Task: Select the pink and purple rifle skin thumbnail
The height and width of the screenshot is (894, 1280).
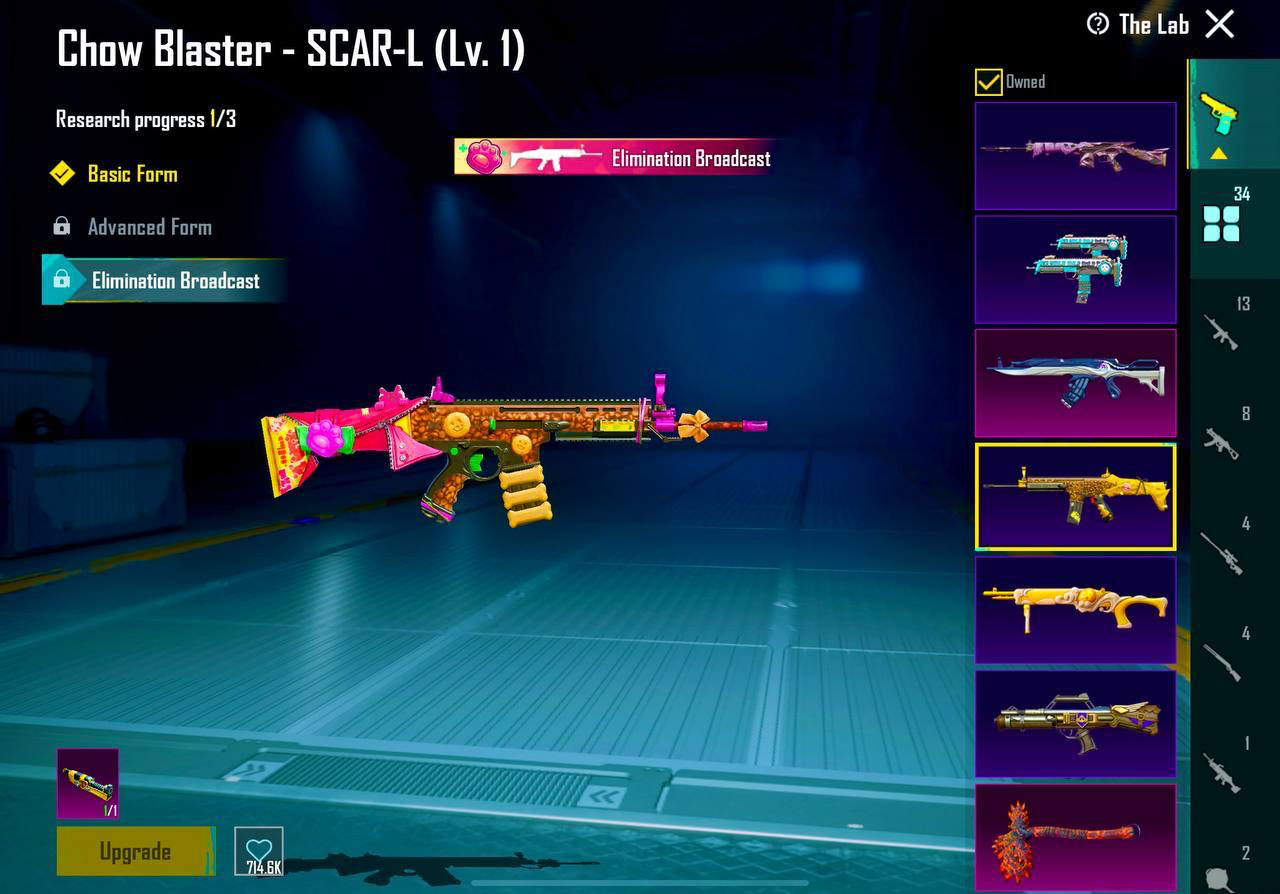Action: (x=1075, y=155)
